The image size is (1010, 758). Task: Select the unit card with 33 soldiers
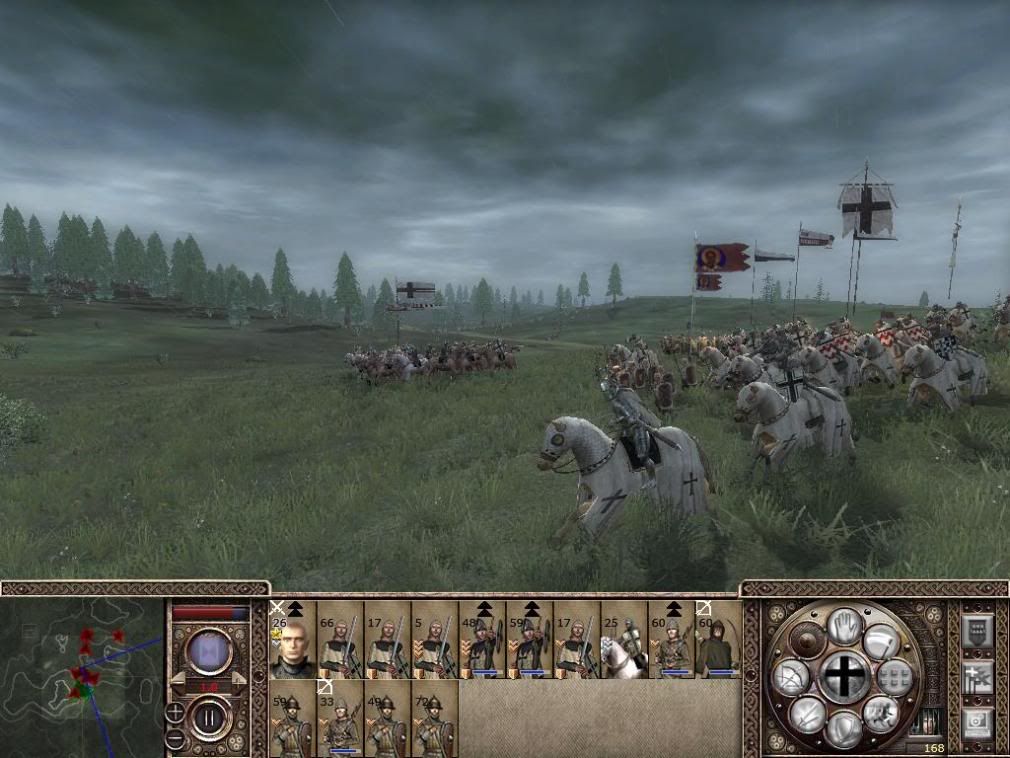pyautogui.click(x=340, y=719)
